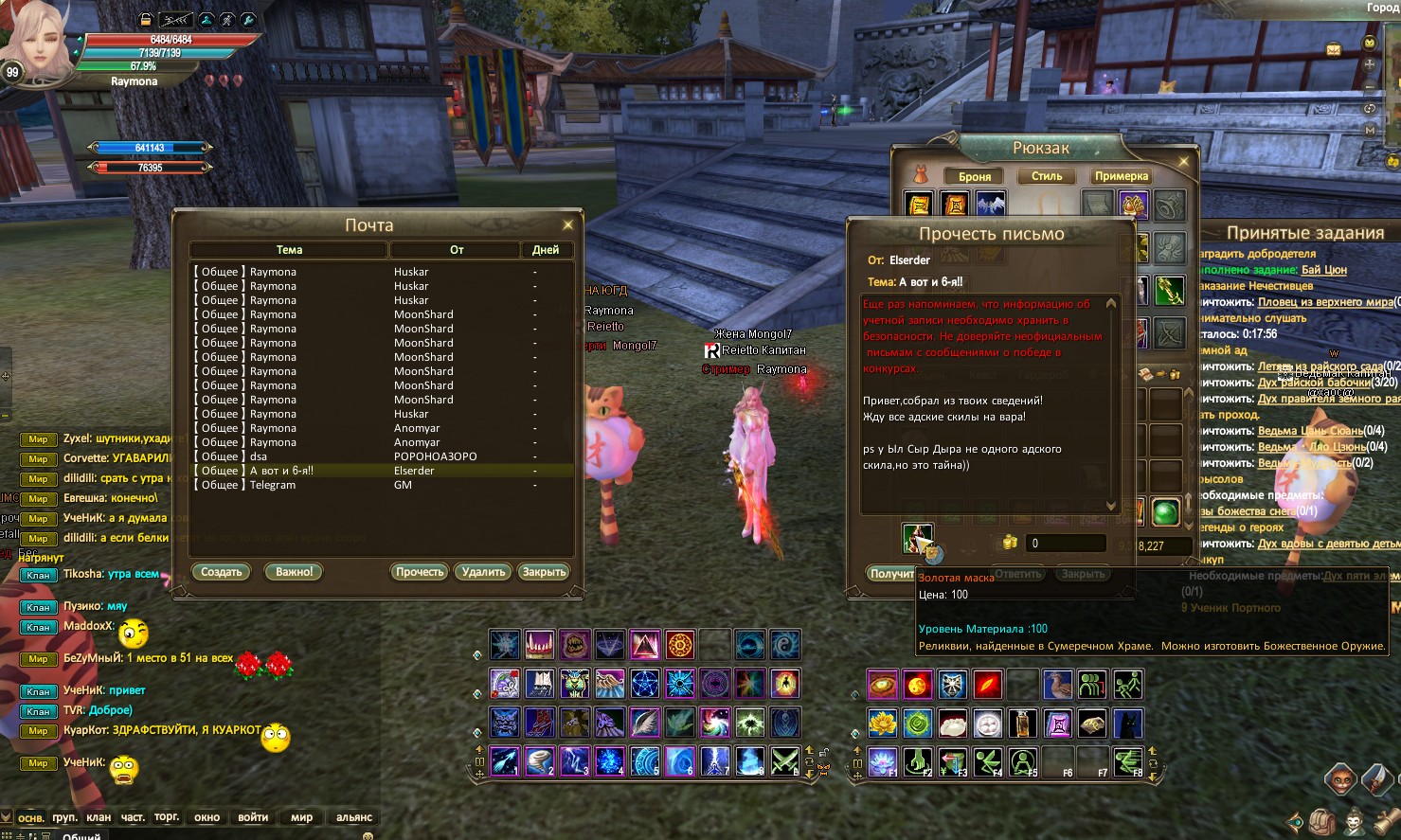Viewport: 1401px width, 840px height.
Task: Switch chat to the клан channel tab
Action: click(99, 817)
